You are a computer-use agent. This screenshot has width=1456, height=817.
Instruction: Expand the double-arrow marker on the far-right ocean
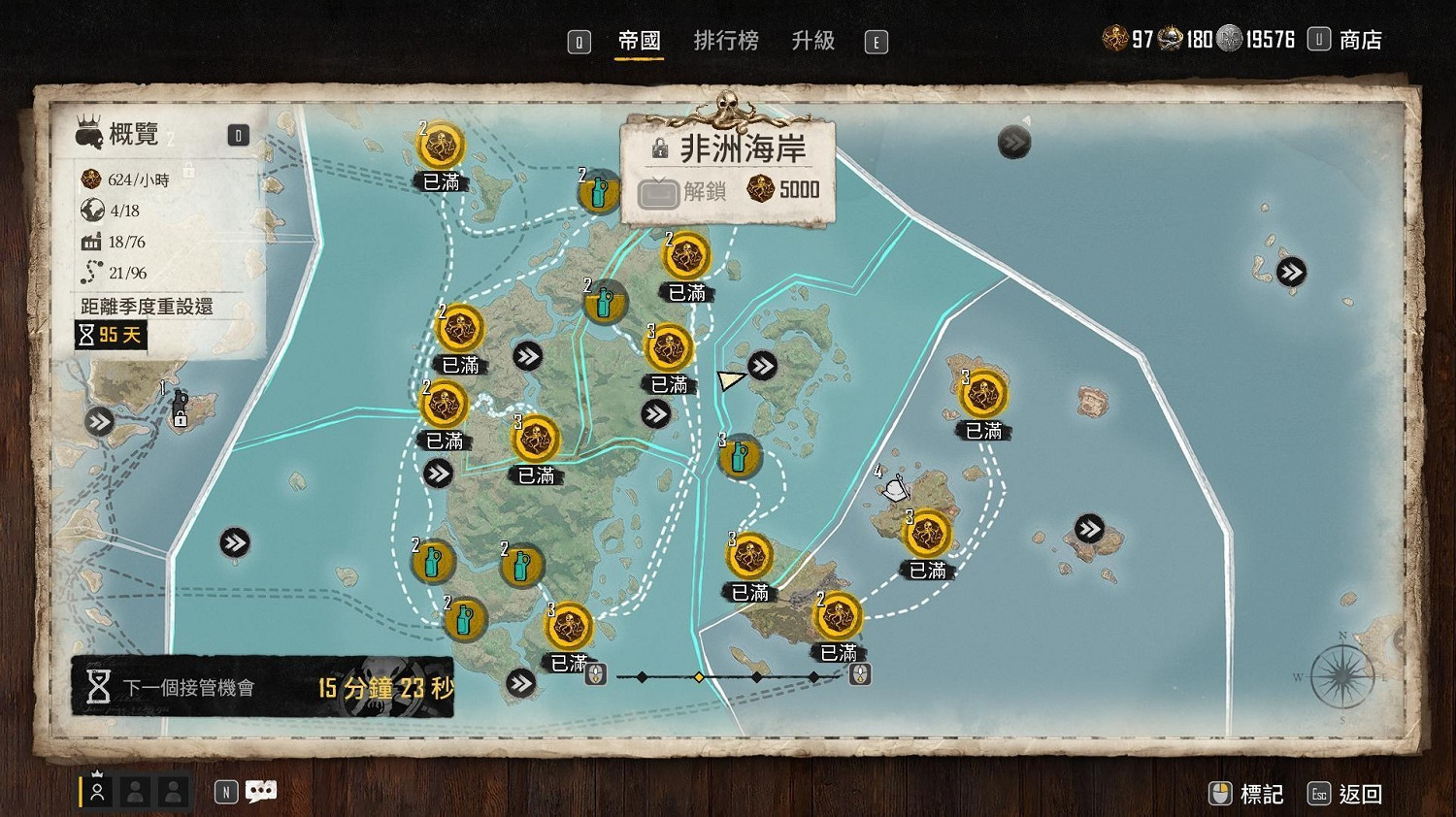(x=1292, y=273)
